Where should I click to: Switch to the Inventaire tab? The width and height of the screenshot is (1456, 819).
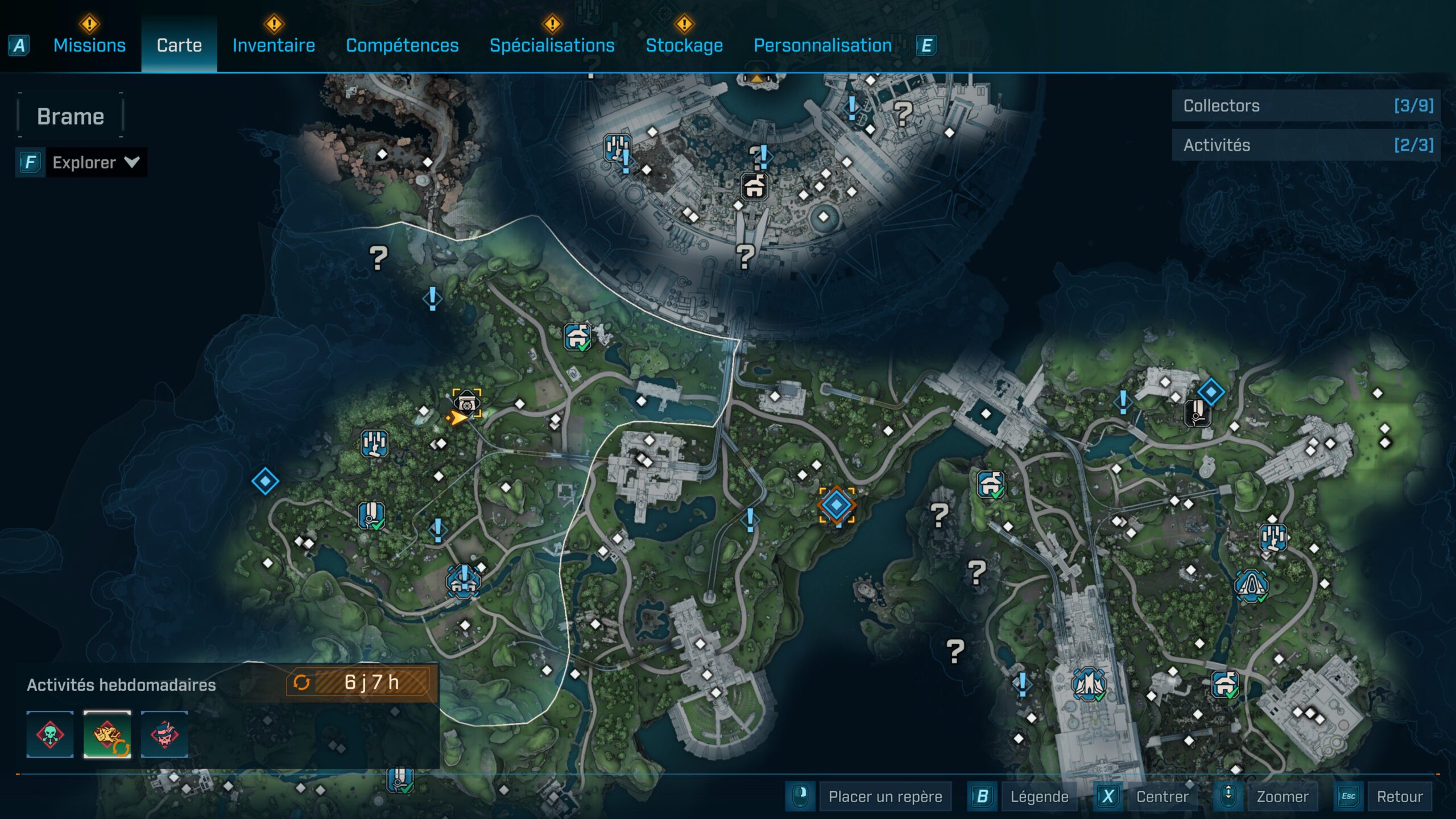coord(274,45)
